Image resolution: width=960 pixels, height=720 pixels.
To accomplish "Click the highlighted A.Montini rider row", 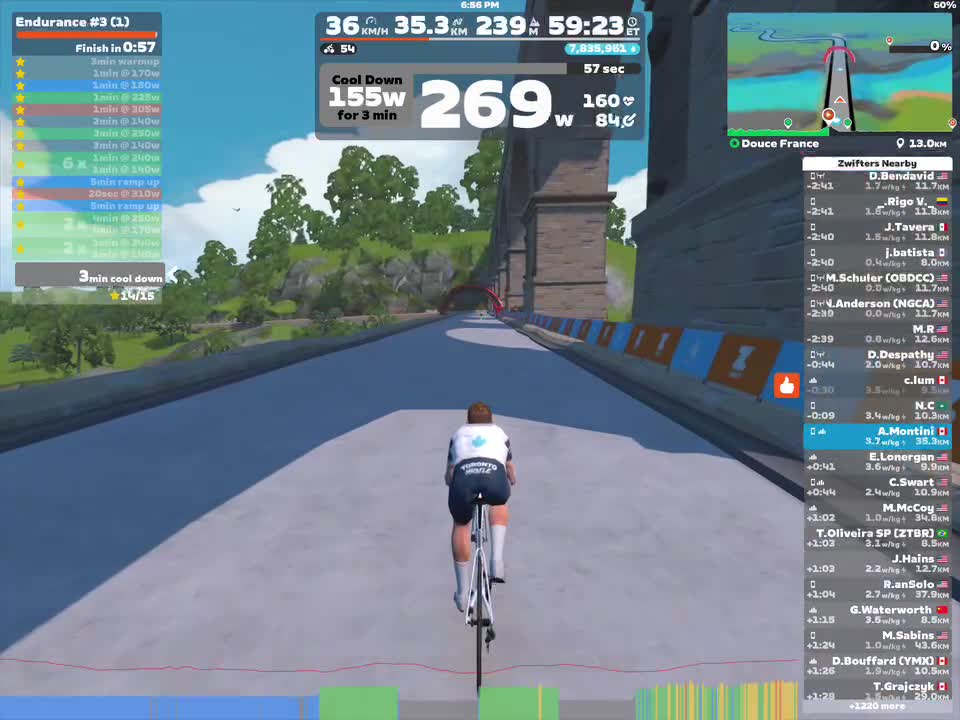I will click(x=877, y=436).
